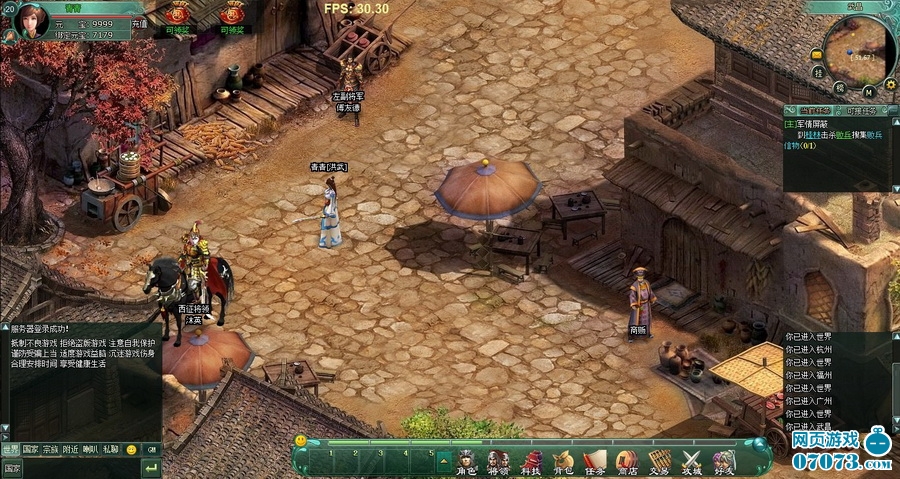
Task: Open the 商店 shop
Action: click(627, 462)
